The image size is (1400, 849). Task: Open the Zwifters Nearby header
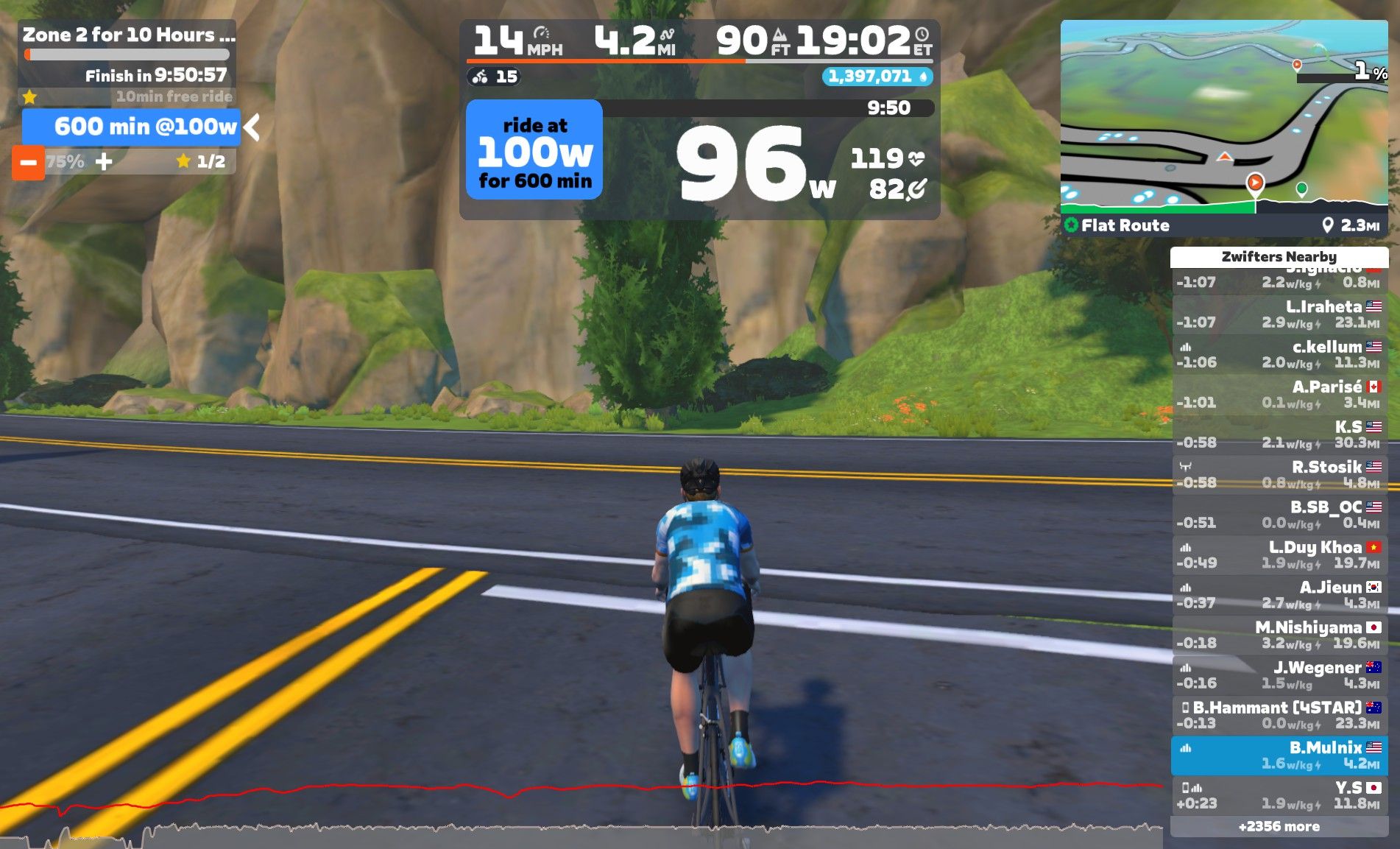[1279, 256]
